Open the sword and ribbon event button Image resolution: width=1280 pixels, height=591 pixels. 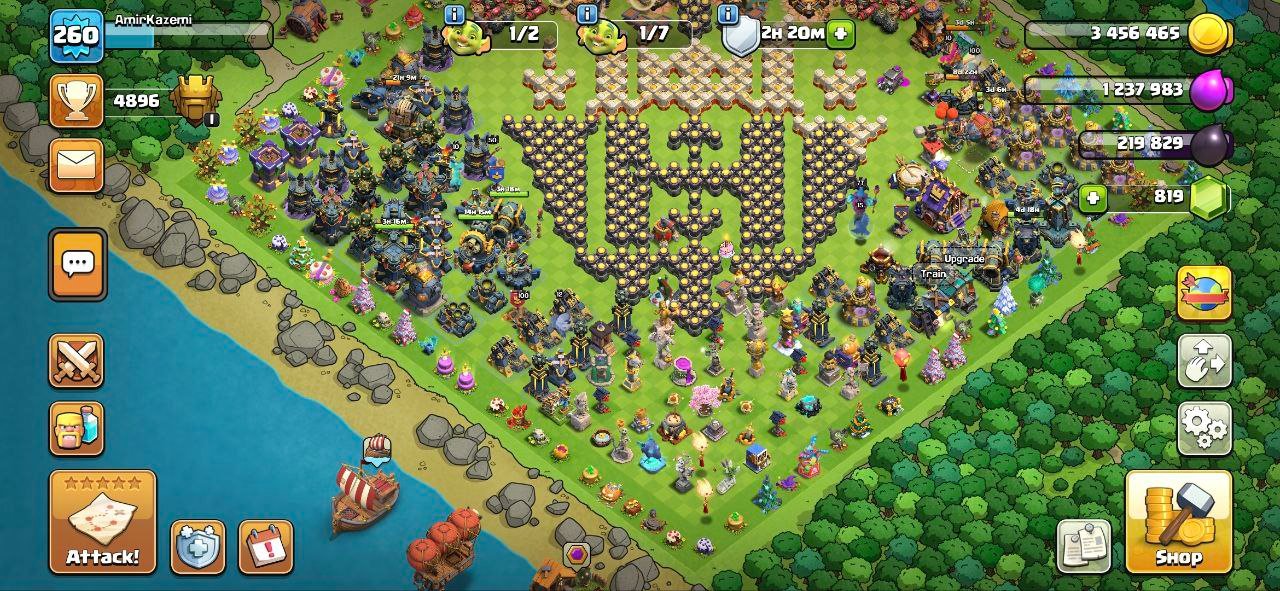[x=1204, y=293]
